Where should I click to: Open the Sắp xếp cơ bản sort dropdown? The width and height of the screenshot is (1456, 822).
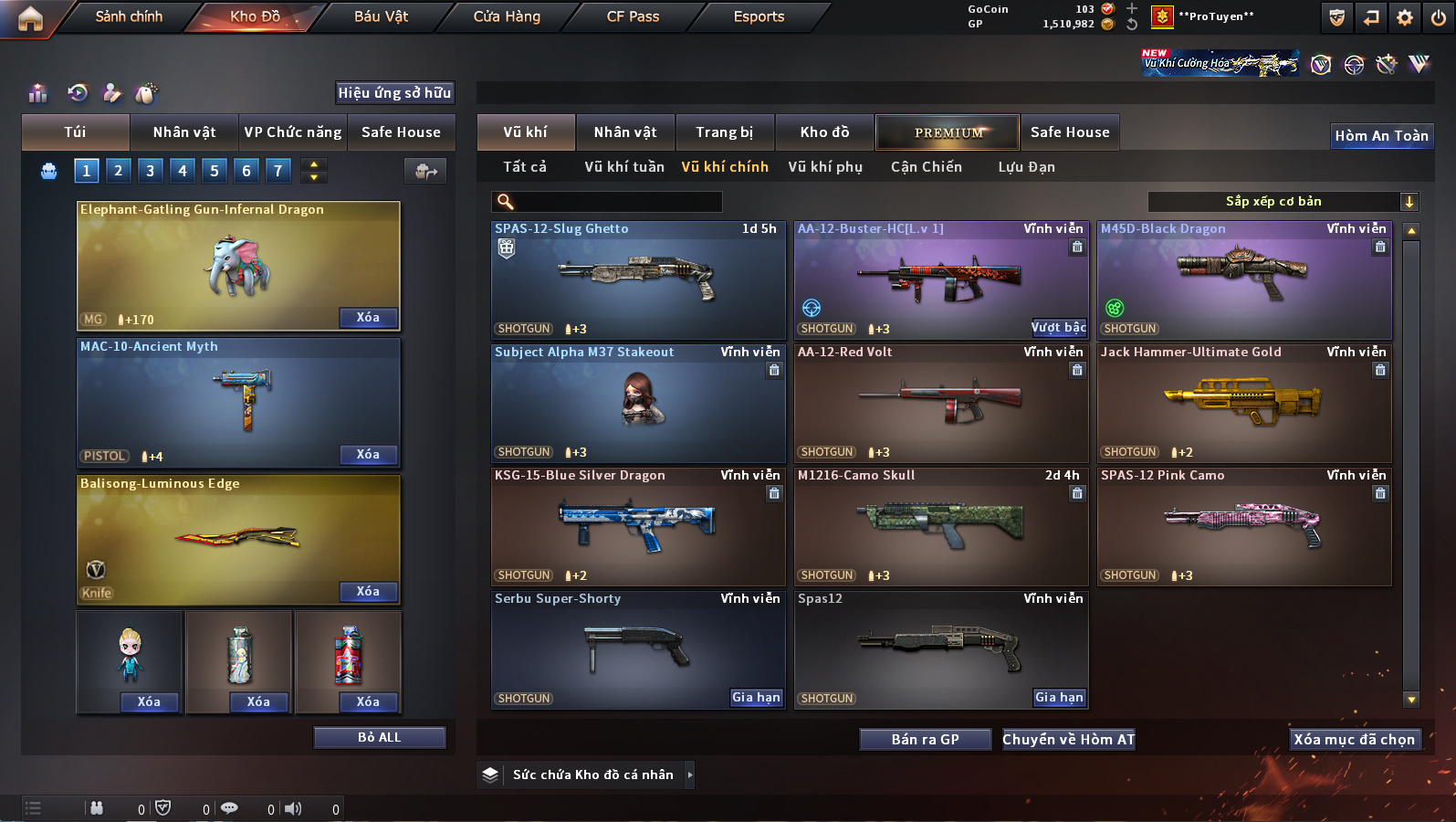coord(1283,202)
